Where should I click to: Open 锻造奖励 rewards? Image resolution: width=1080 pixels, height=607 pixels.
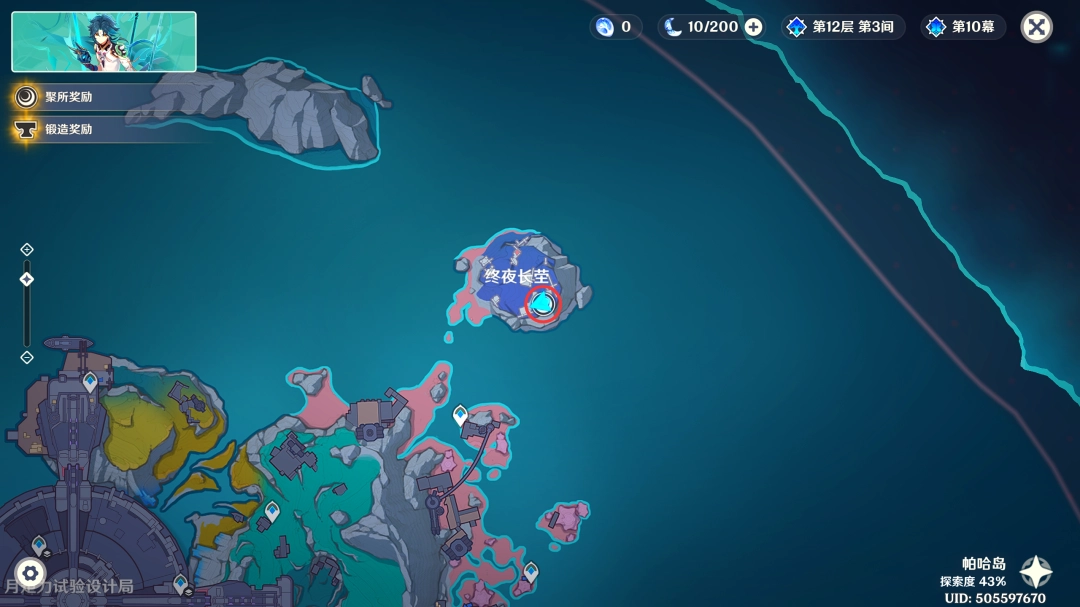click(x=68, y=129)
